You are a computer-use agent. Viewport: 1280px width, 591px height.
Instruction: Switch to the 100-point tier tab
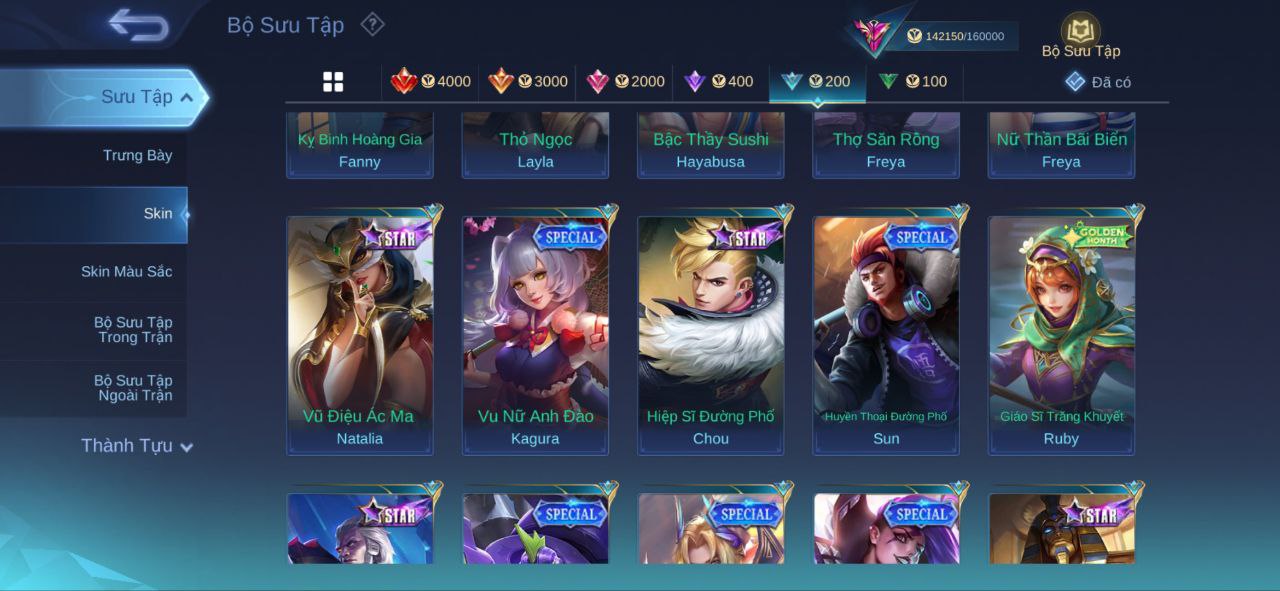(913, 82)
